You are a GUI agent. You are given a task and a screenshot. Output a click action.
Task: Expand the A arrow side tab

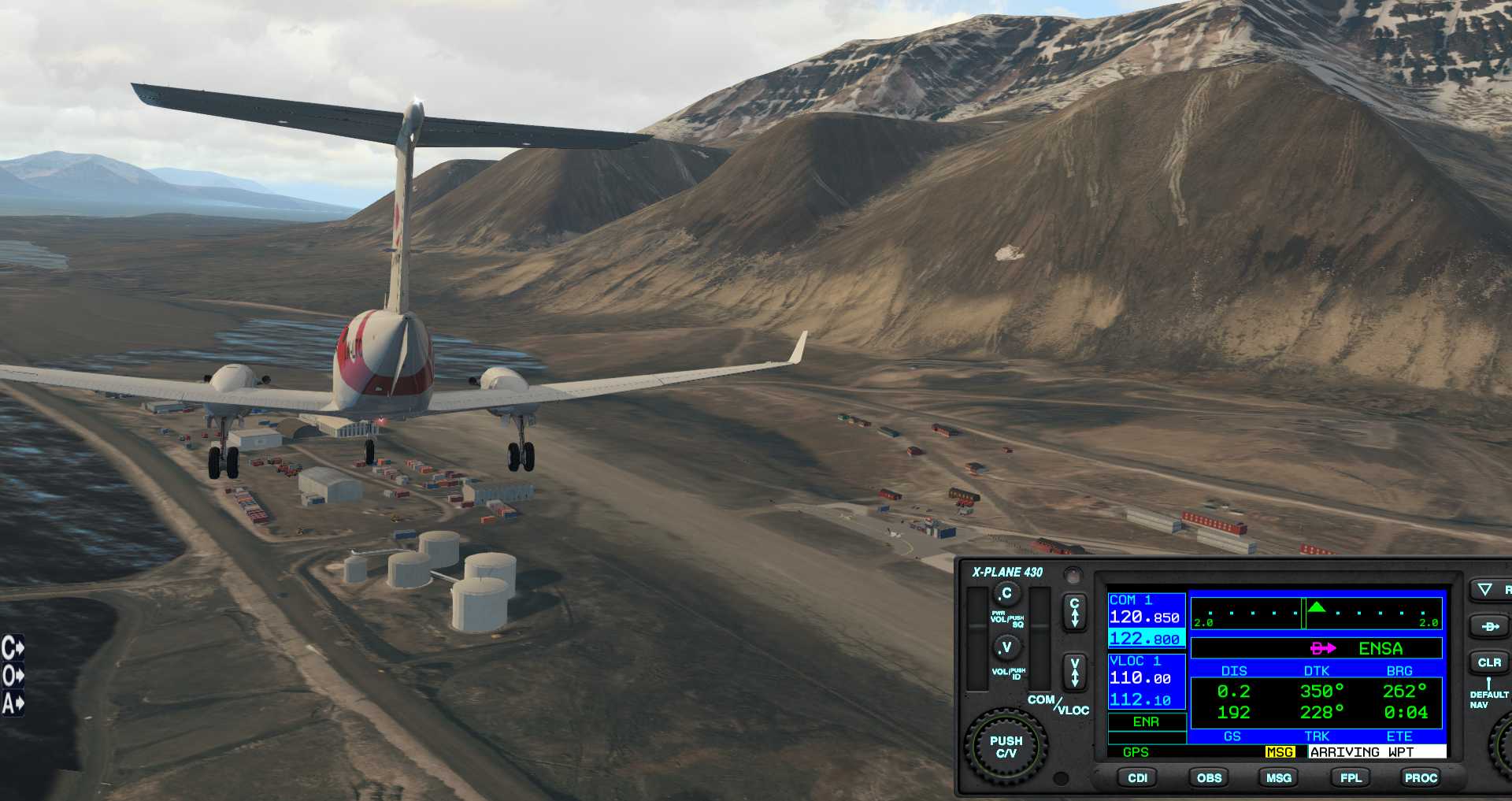13,703
